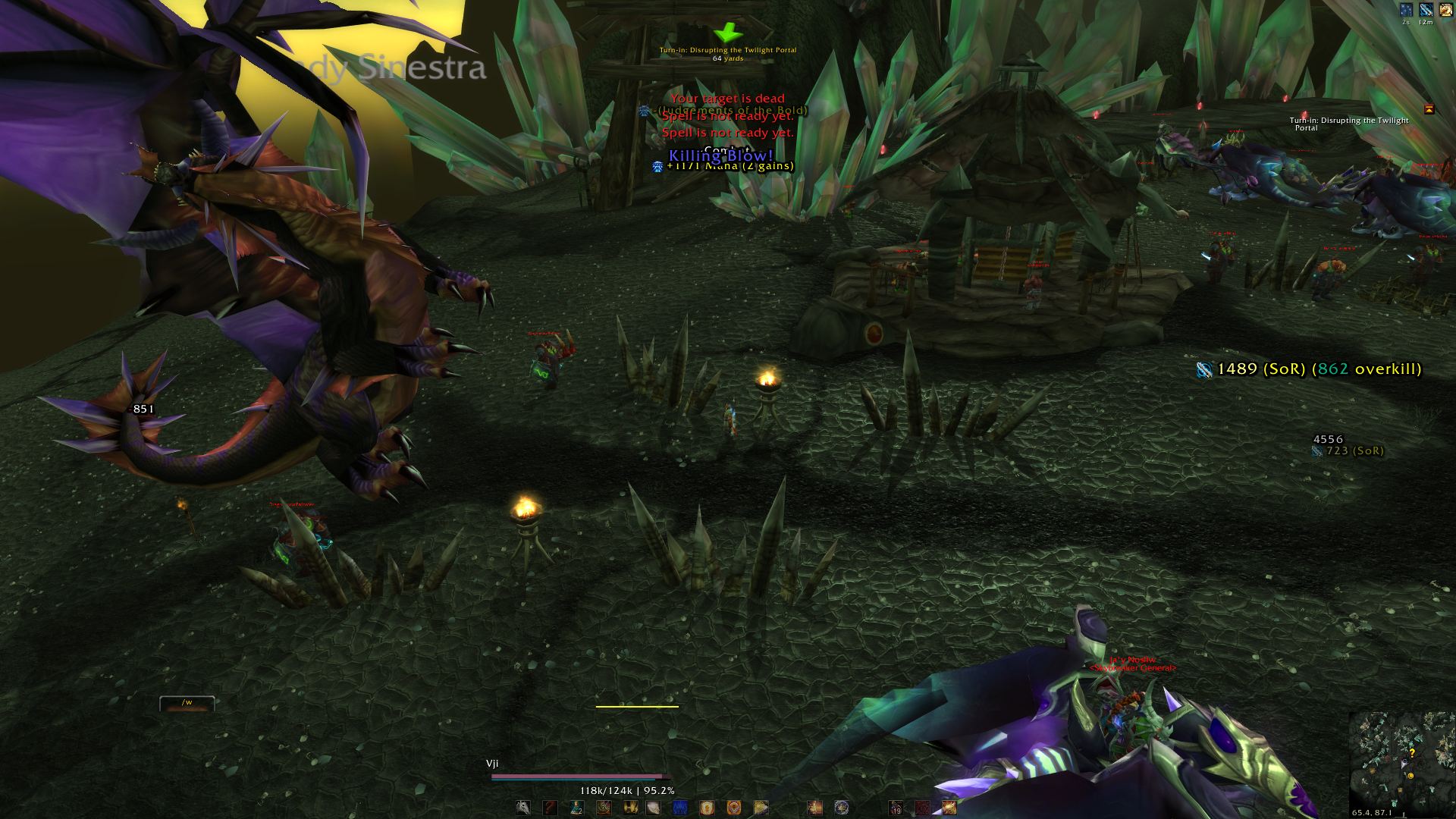Click the blue sparkle buff with 2s timer
The width and height of the screenshot is (1456, 819).
1407,10
